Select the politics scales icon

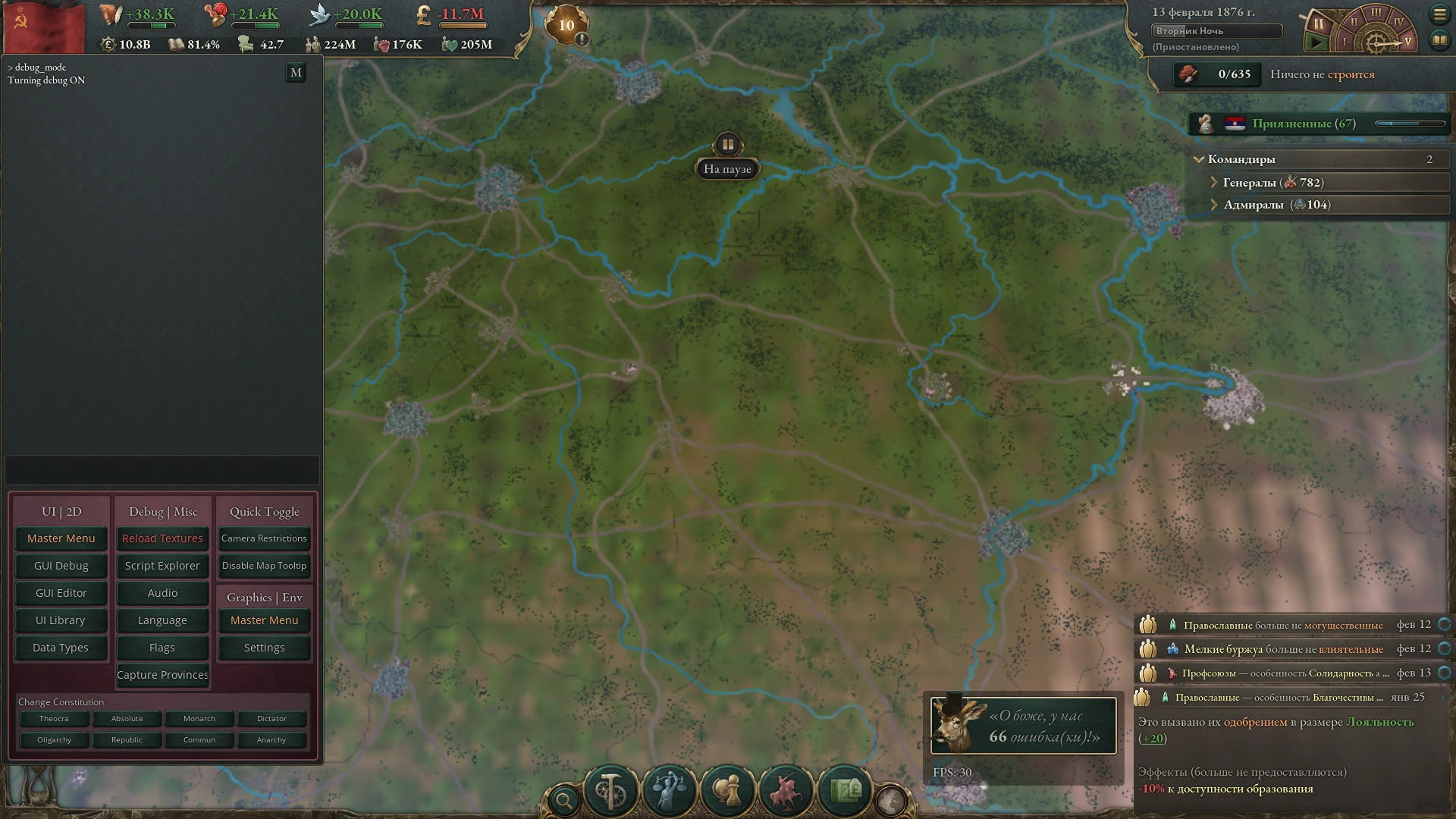coord(669,791)
